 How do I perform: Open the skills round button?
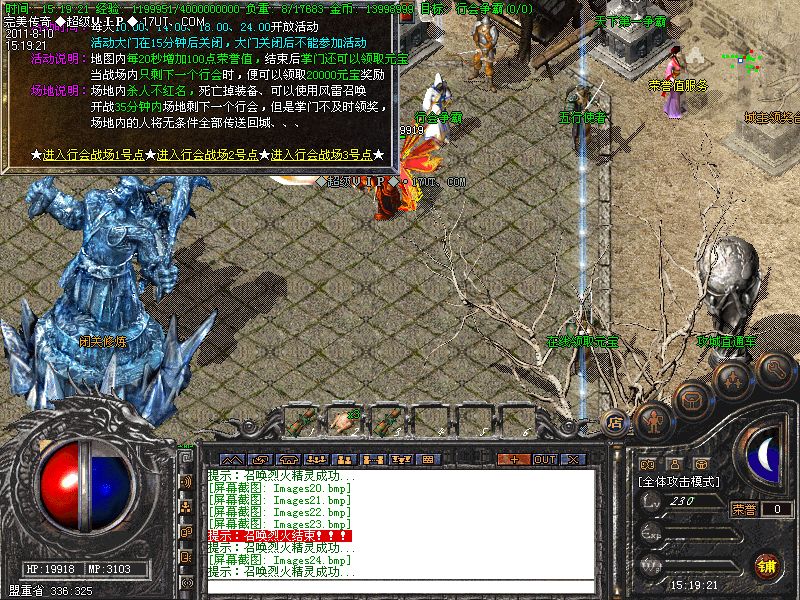point(733,382)
